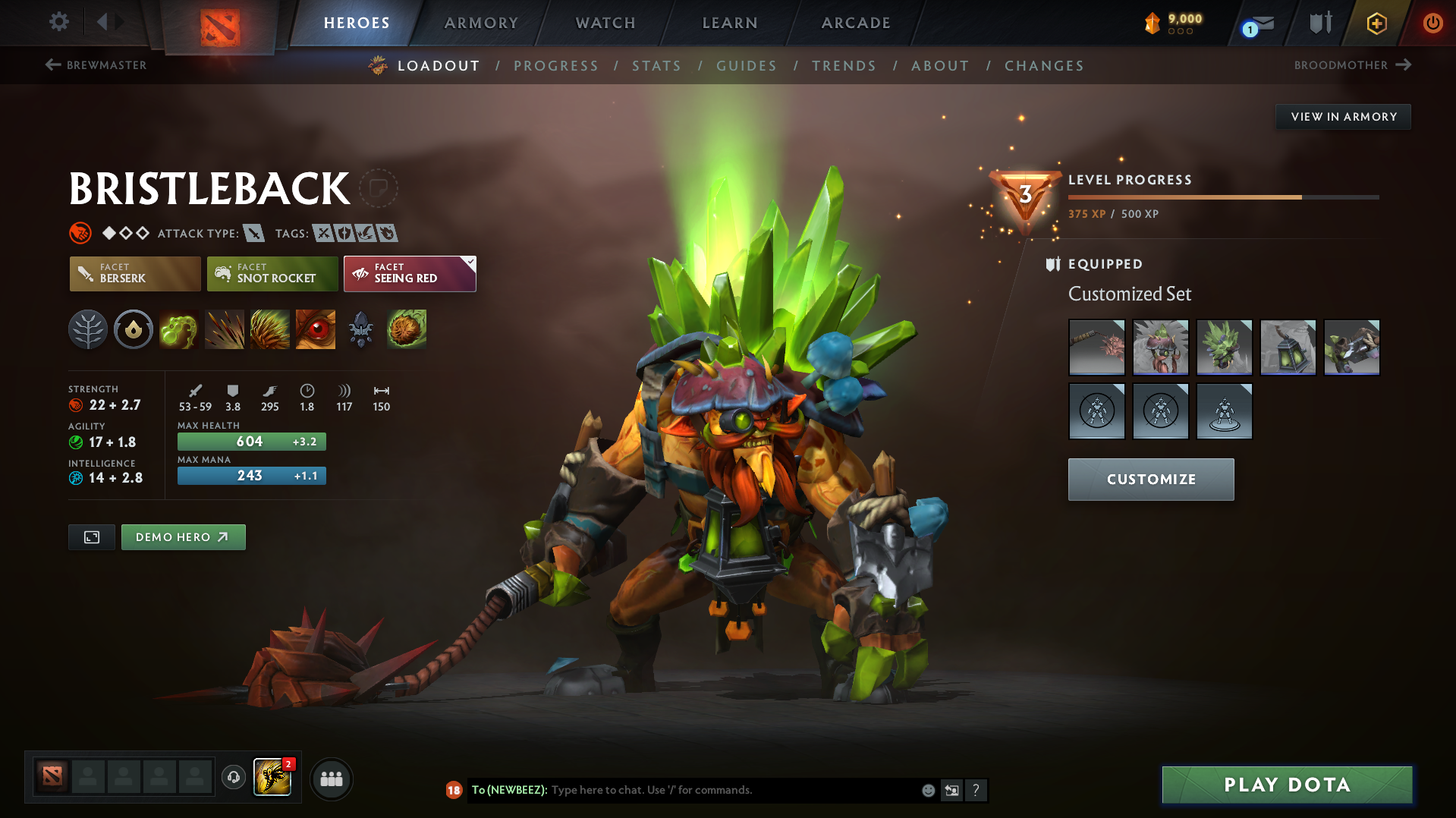1456x818 pixels.
Task: Enable fullscreen hero preview toggle
Action: 91,536
